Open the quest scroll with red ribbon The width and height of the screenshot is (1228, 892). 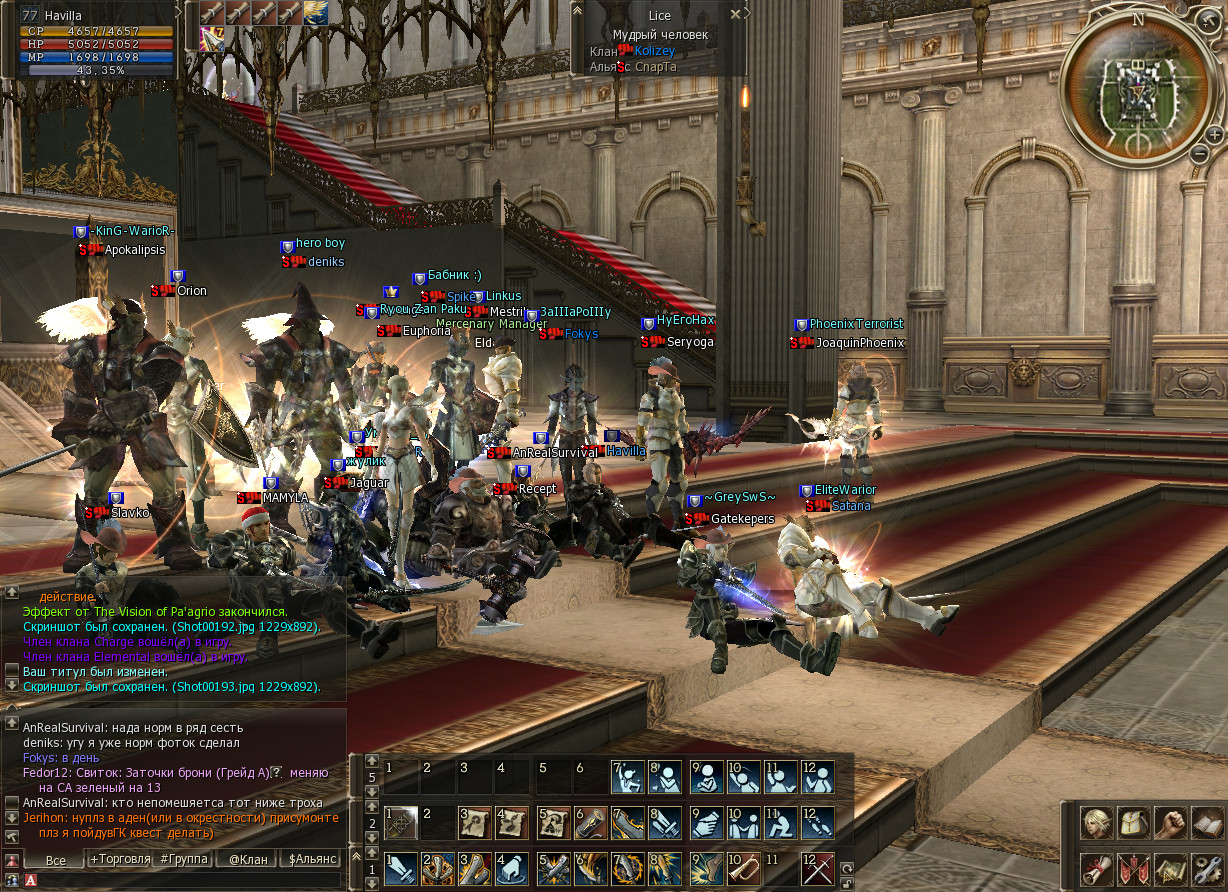pyautogui.click(x=1097, y=868)
